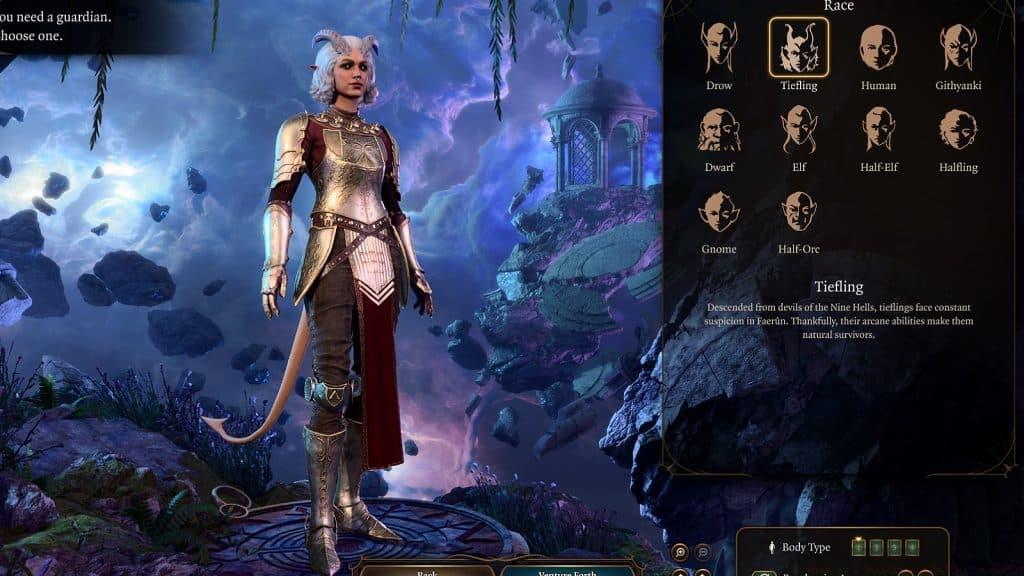
Task: Pick the Half-Orc race option
Action: 798,212
